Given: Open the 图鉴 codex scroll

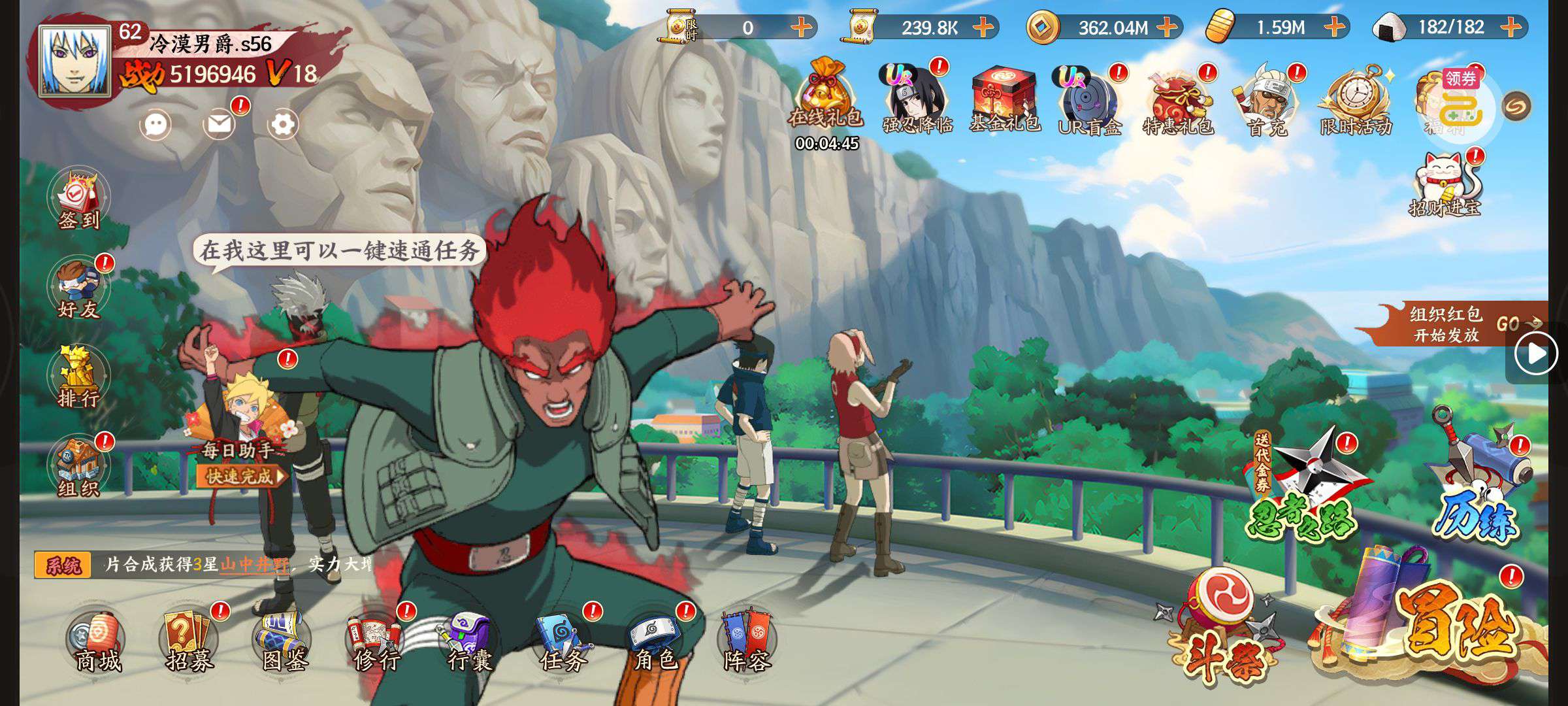Looking at the screenshot, I should point(284,641).
